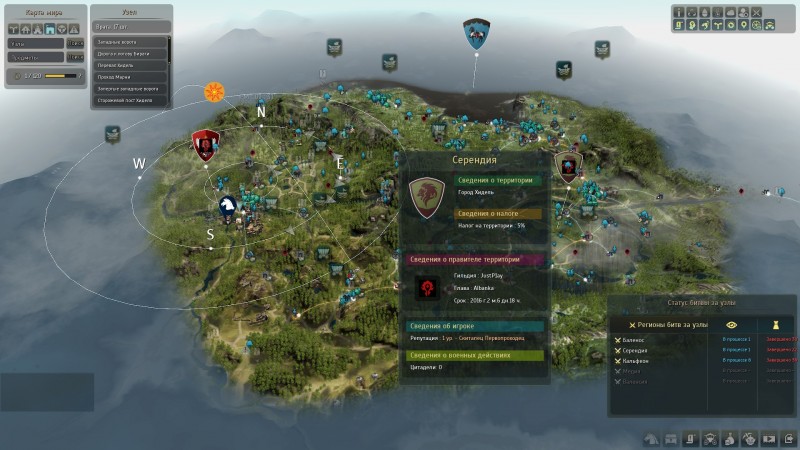Click the search button beside the node field

[75, 43]
